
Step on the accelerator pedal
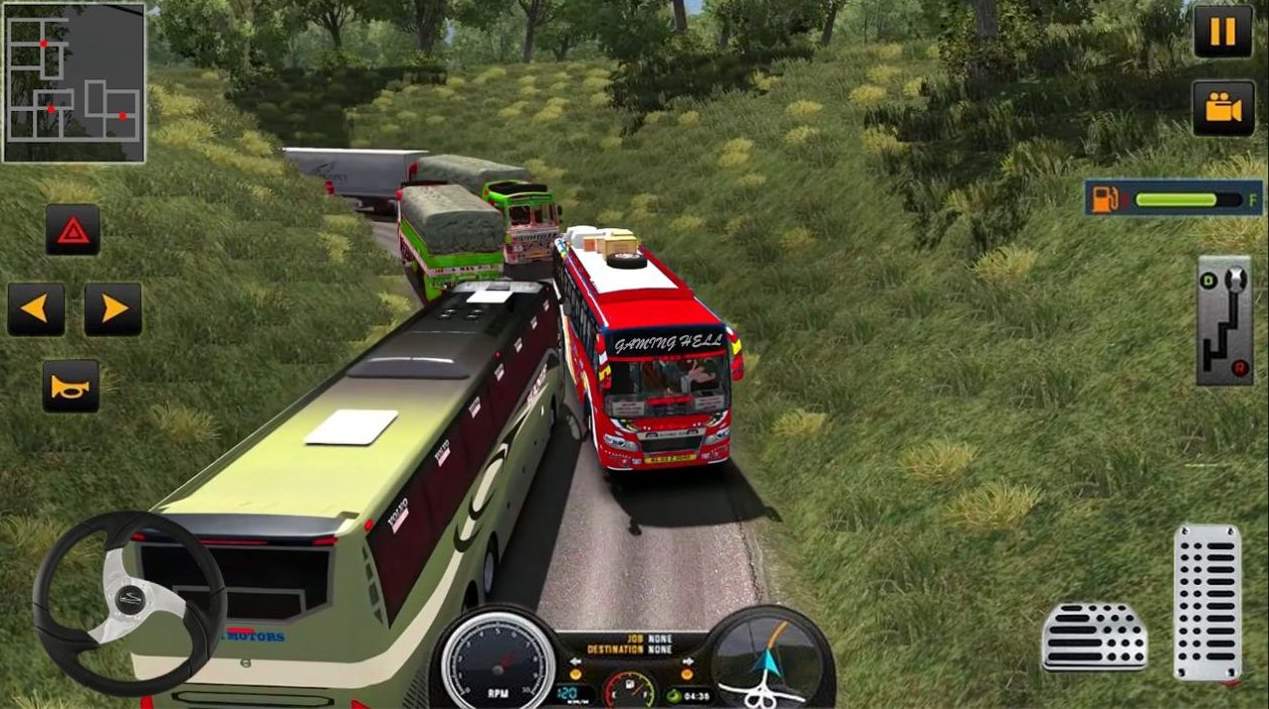click(x=1206, y=602)
